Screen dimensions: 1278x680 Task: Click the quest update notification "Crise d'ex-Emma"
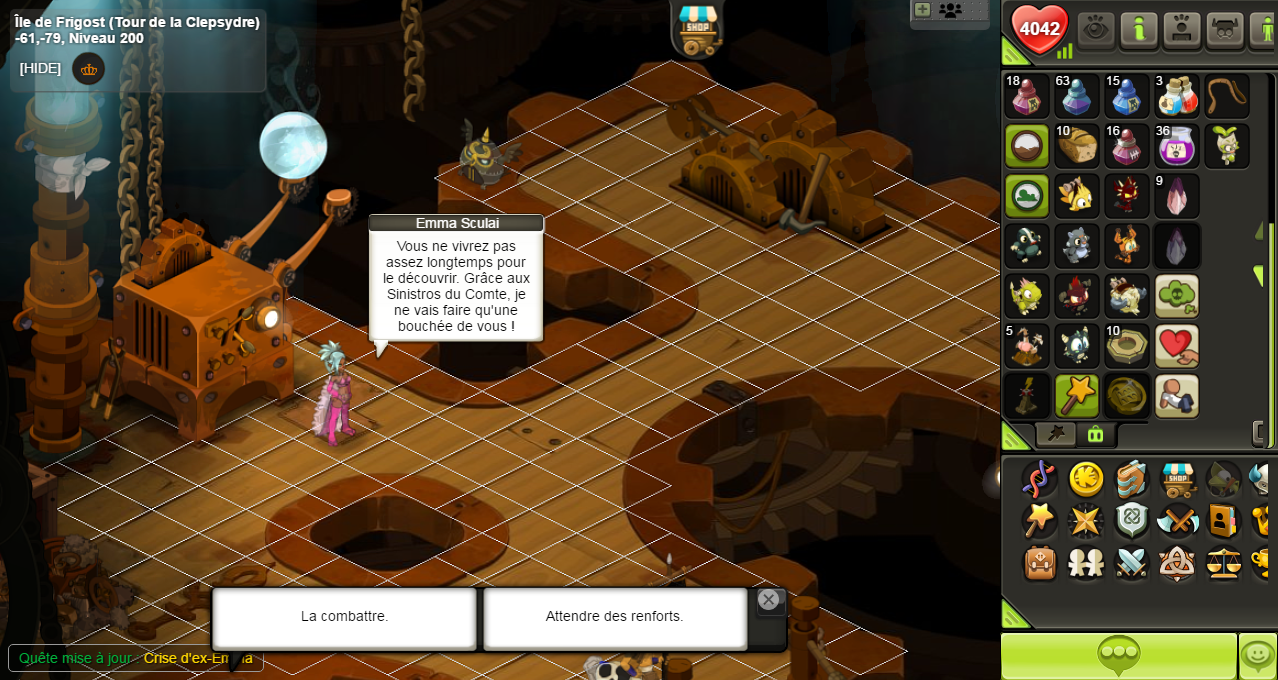(197, 658)
